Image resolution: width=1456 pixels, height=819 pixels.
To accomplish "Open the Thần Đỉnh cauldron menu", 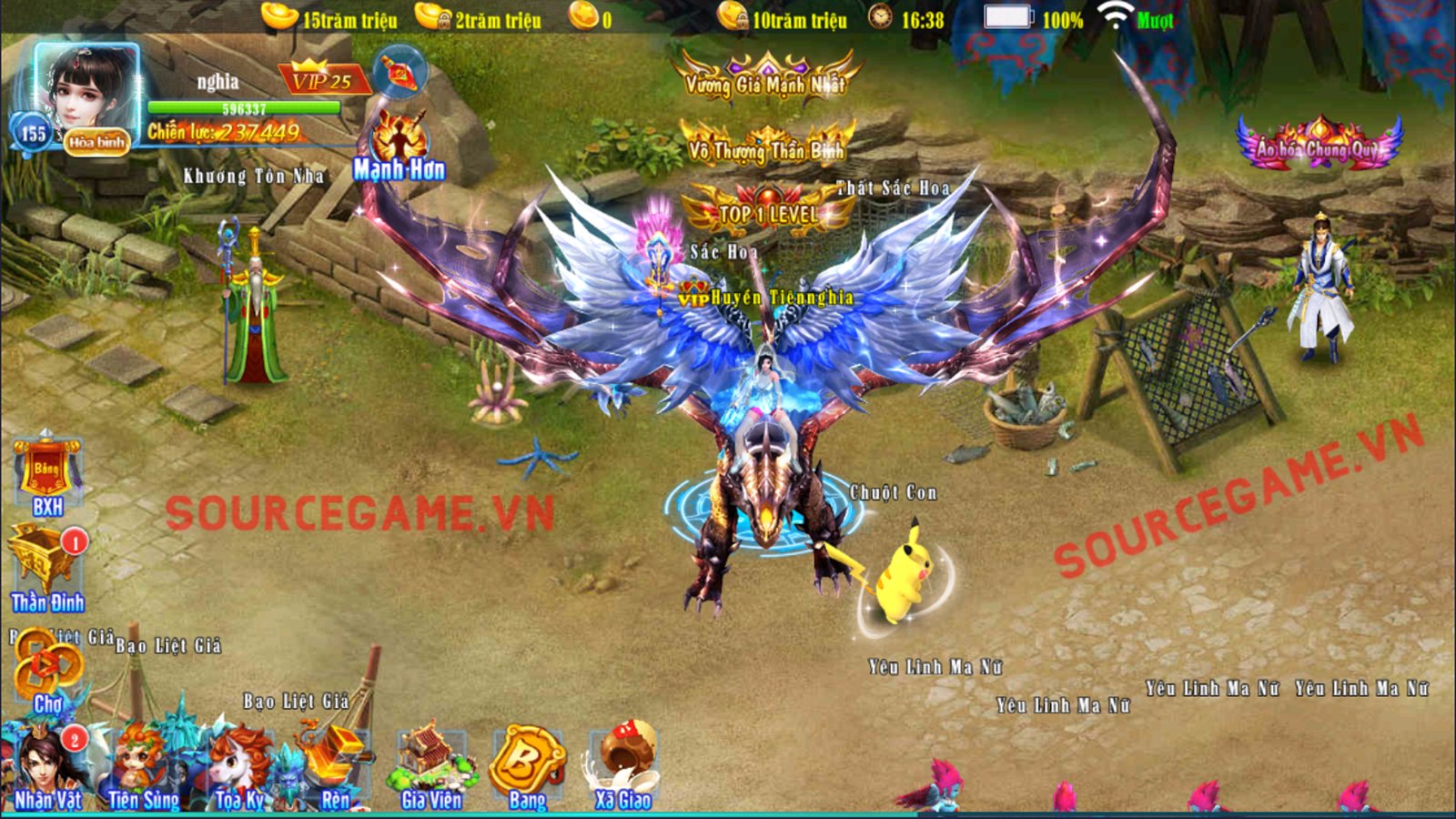I will coord(46,569).
